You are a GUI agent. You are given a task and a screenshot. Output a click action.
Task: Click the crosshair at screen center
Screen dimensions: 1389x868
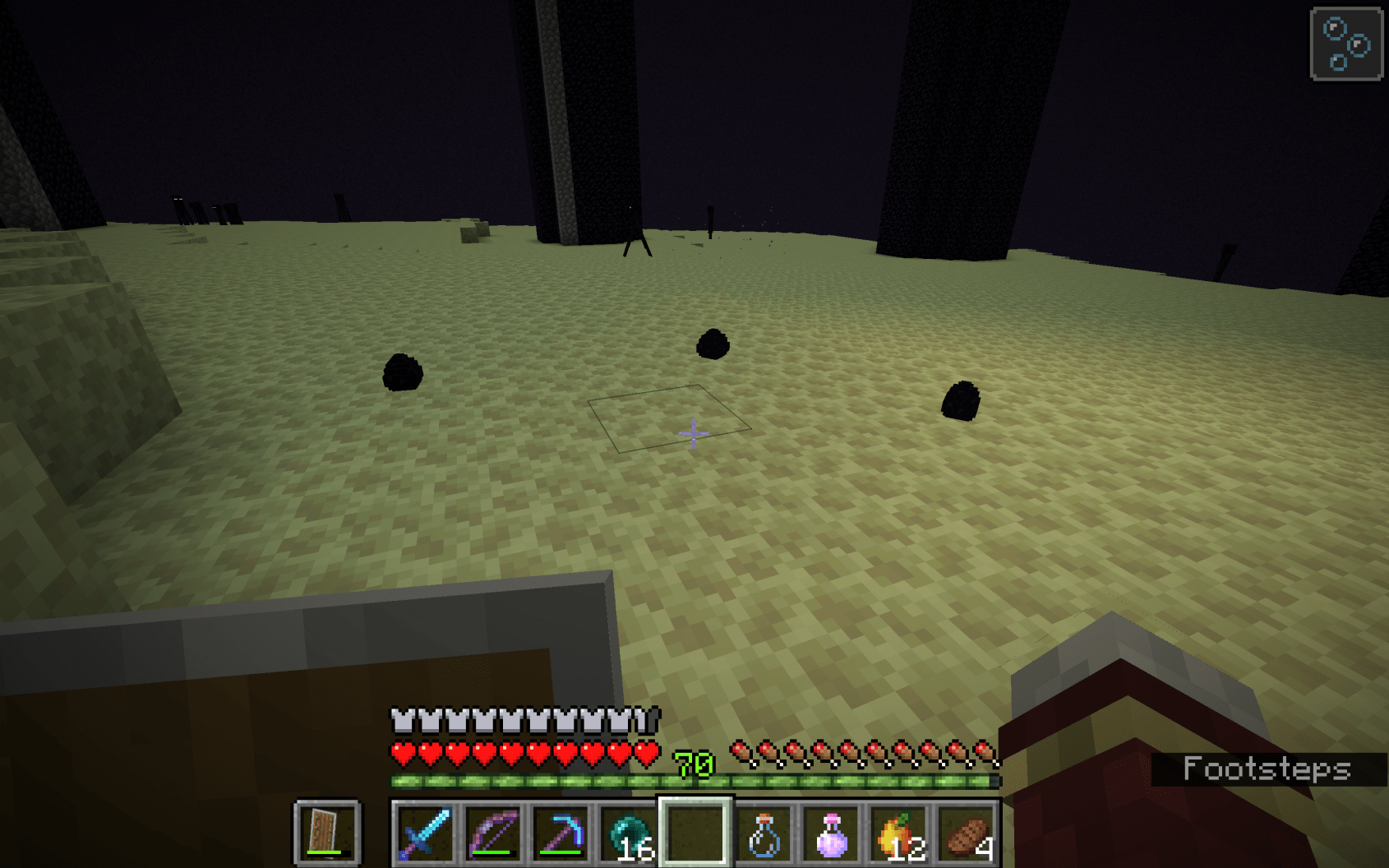click(693, 433)
